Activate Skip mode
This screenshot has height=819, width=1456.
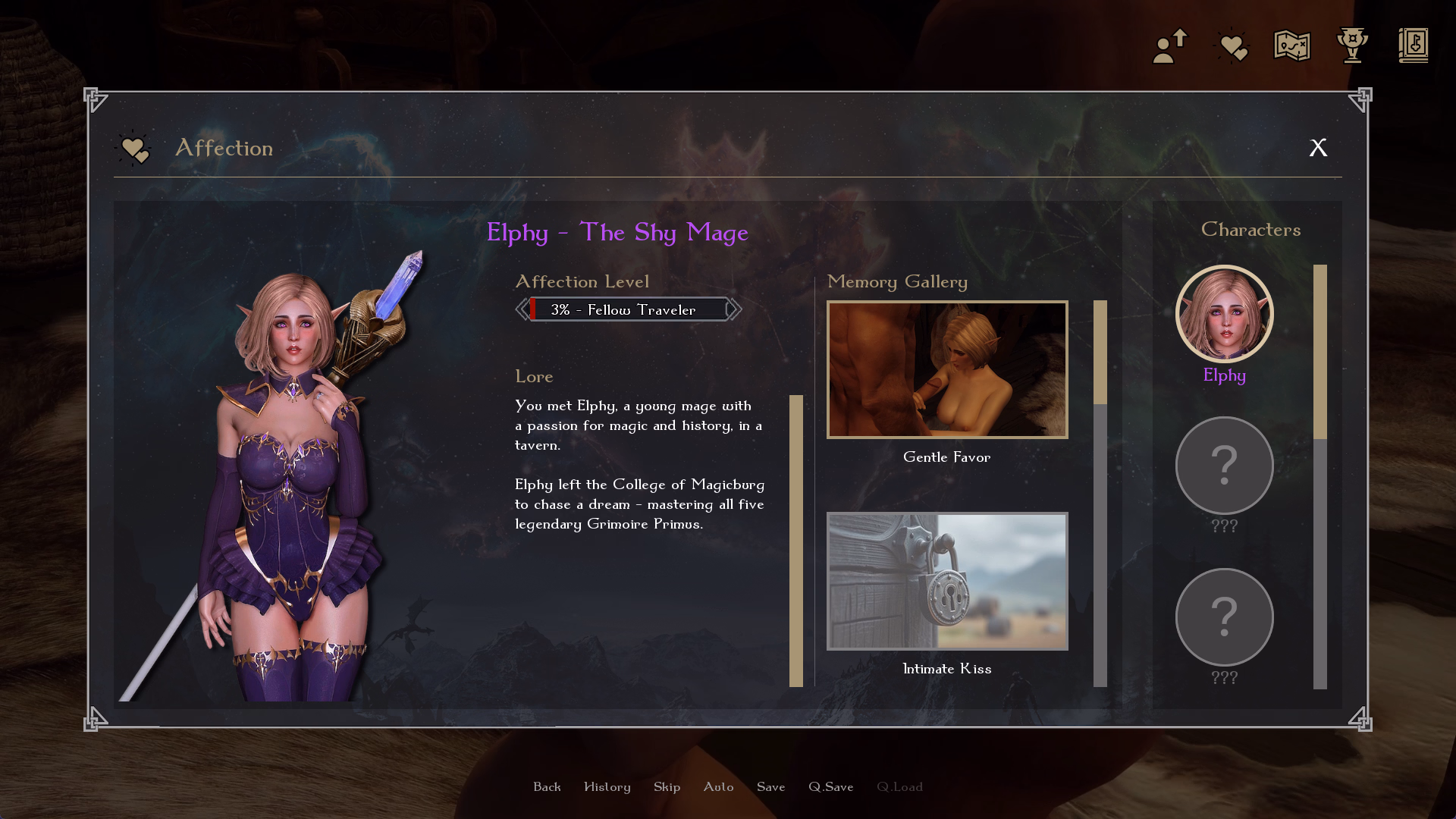tap(667, 787)
